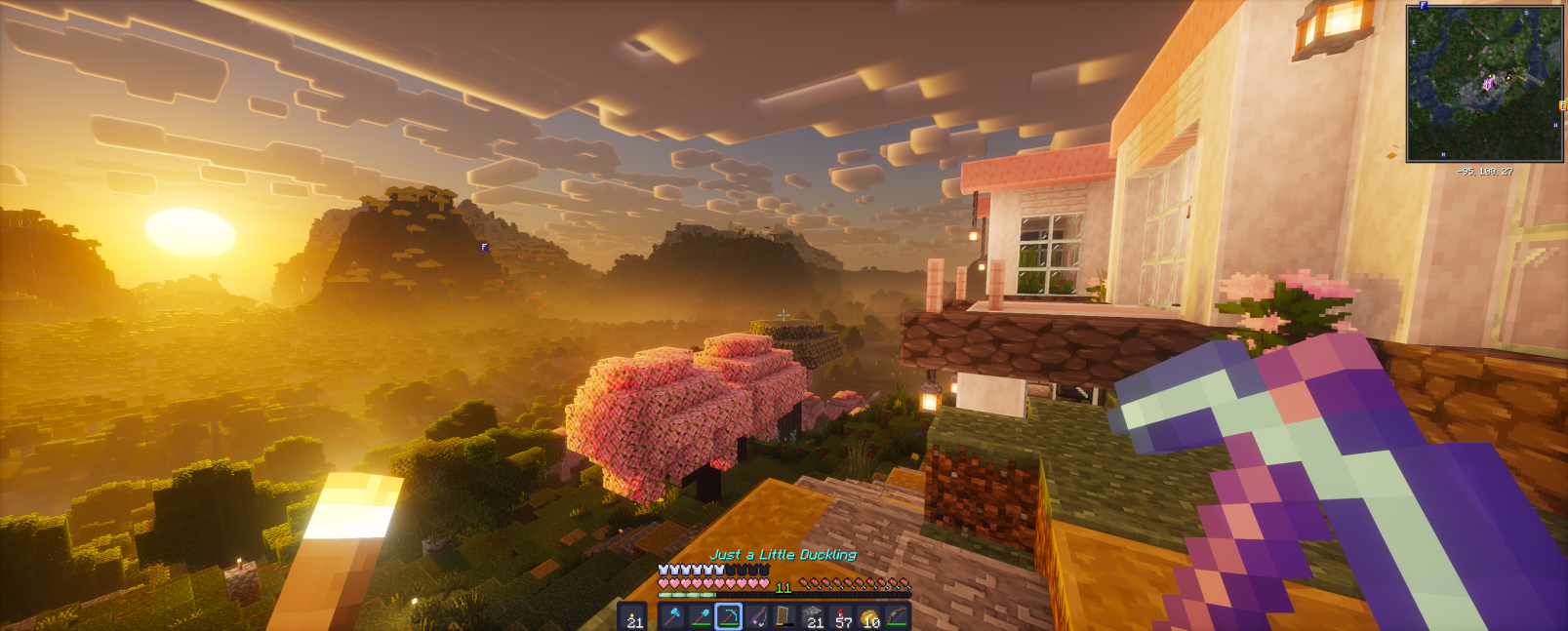Viewport: 1568px width, 631px height.
Task: Open the minimap
Action: (1484, 83)
